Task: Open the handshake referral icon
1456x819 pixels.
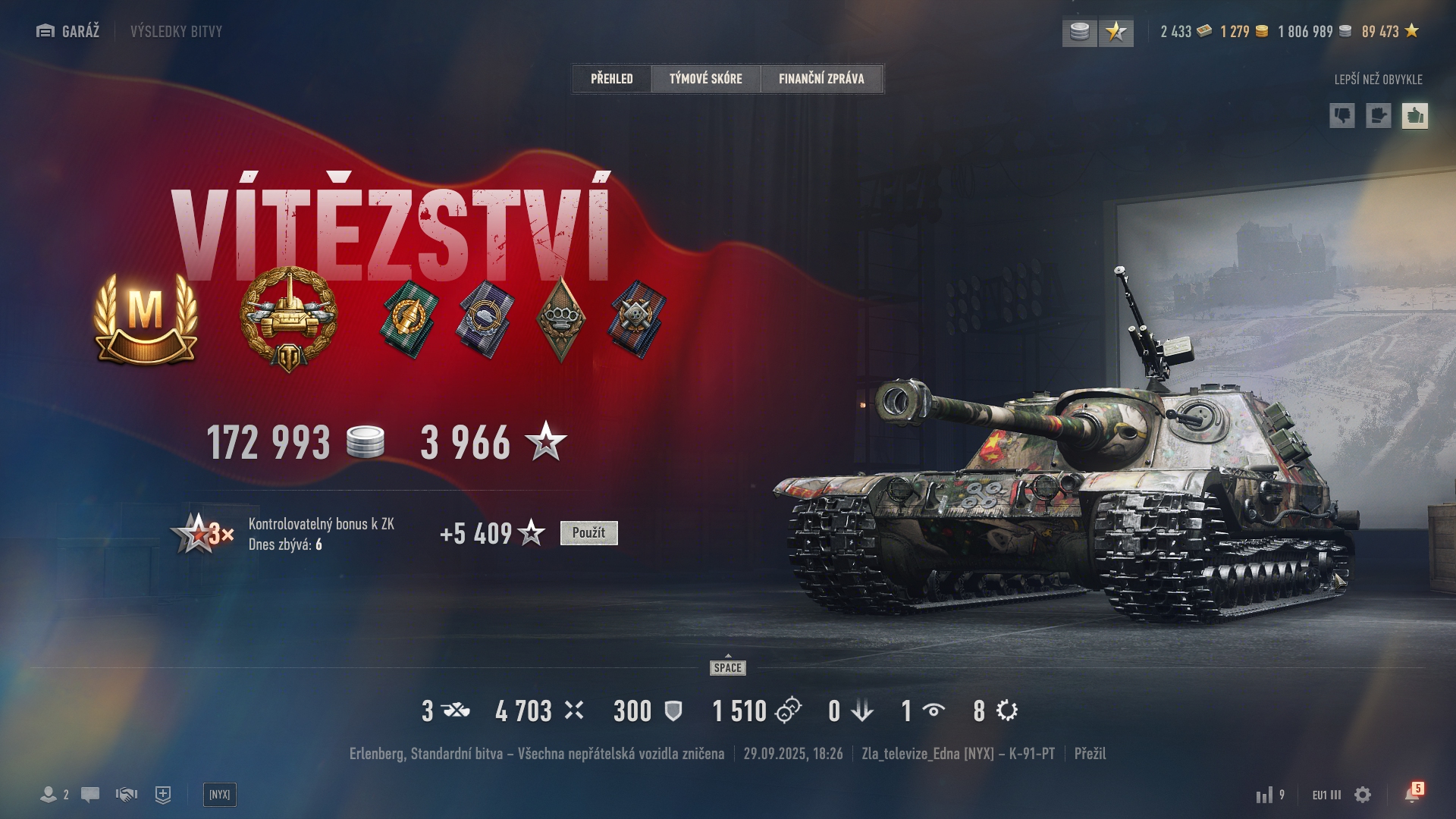Action: [x=127, y=795]
